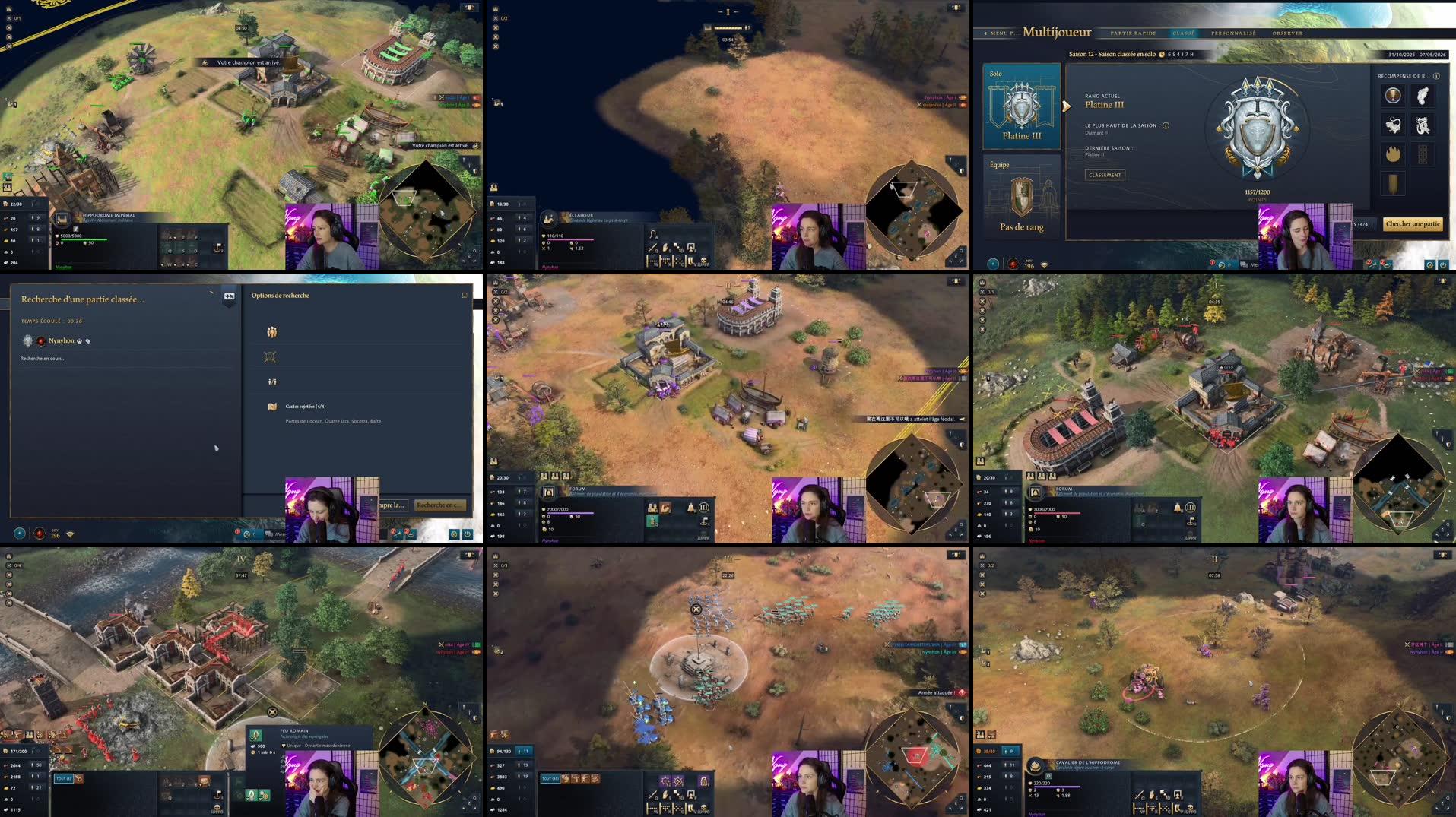Click Chercher une partie
Viewport: 1456px width, 817px height.
1411,224
